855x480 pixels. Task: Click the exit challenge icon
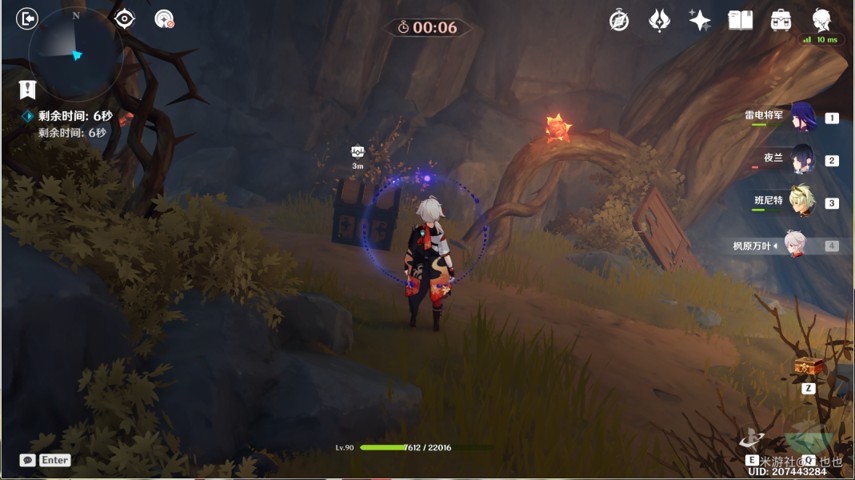coord(27,19)
